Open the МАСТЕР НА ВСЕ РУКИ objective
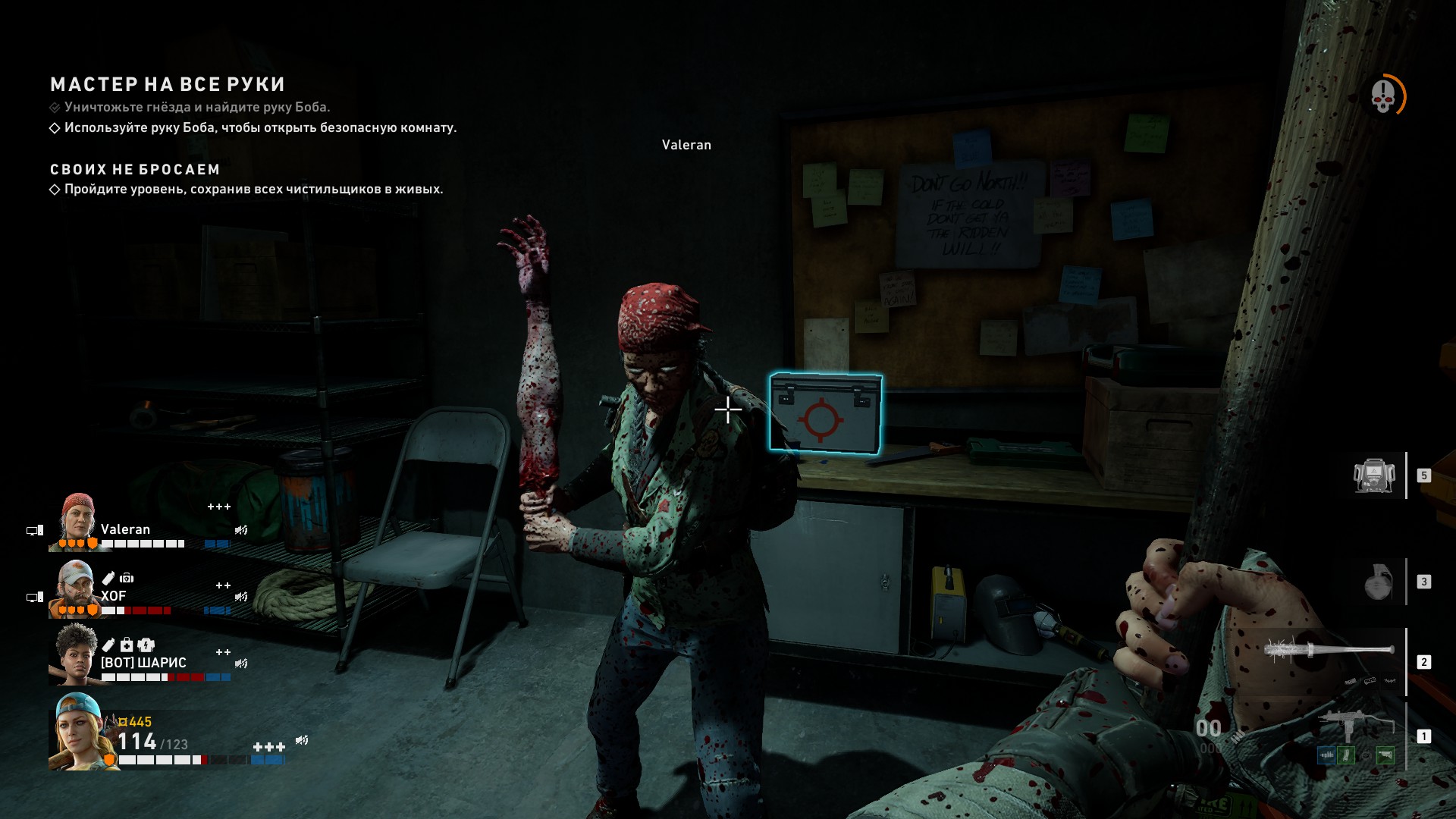 [x=168, y=84]
